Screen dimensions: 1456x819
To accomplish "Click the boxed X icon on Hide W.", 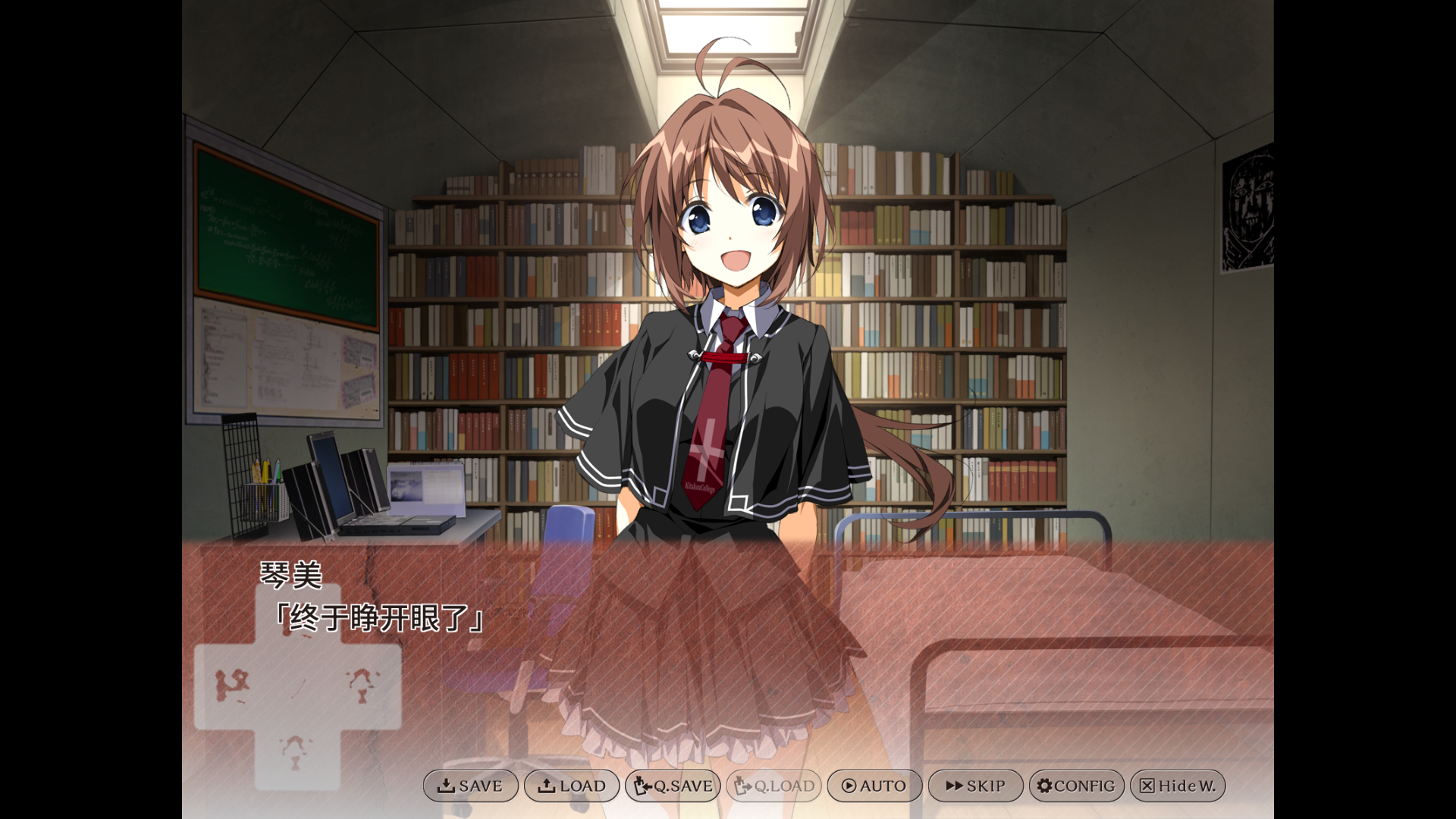I will pos(1147,786).
